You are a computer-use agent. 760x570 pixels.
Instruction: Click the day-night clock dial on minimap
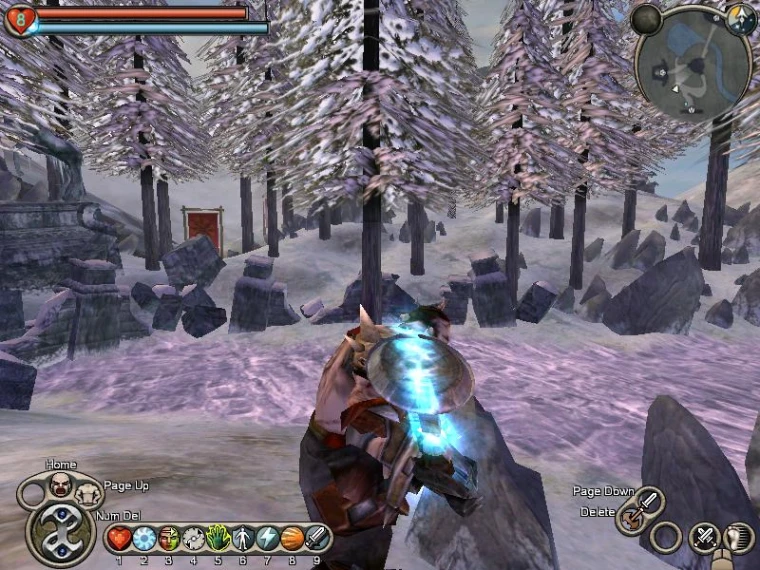tap(740, 18)
